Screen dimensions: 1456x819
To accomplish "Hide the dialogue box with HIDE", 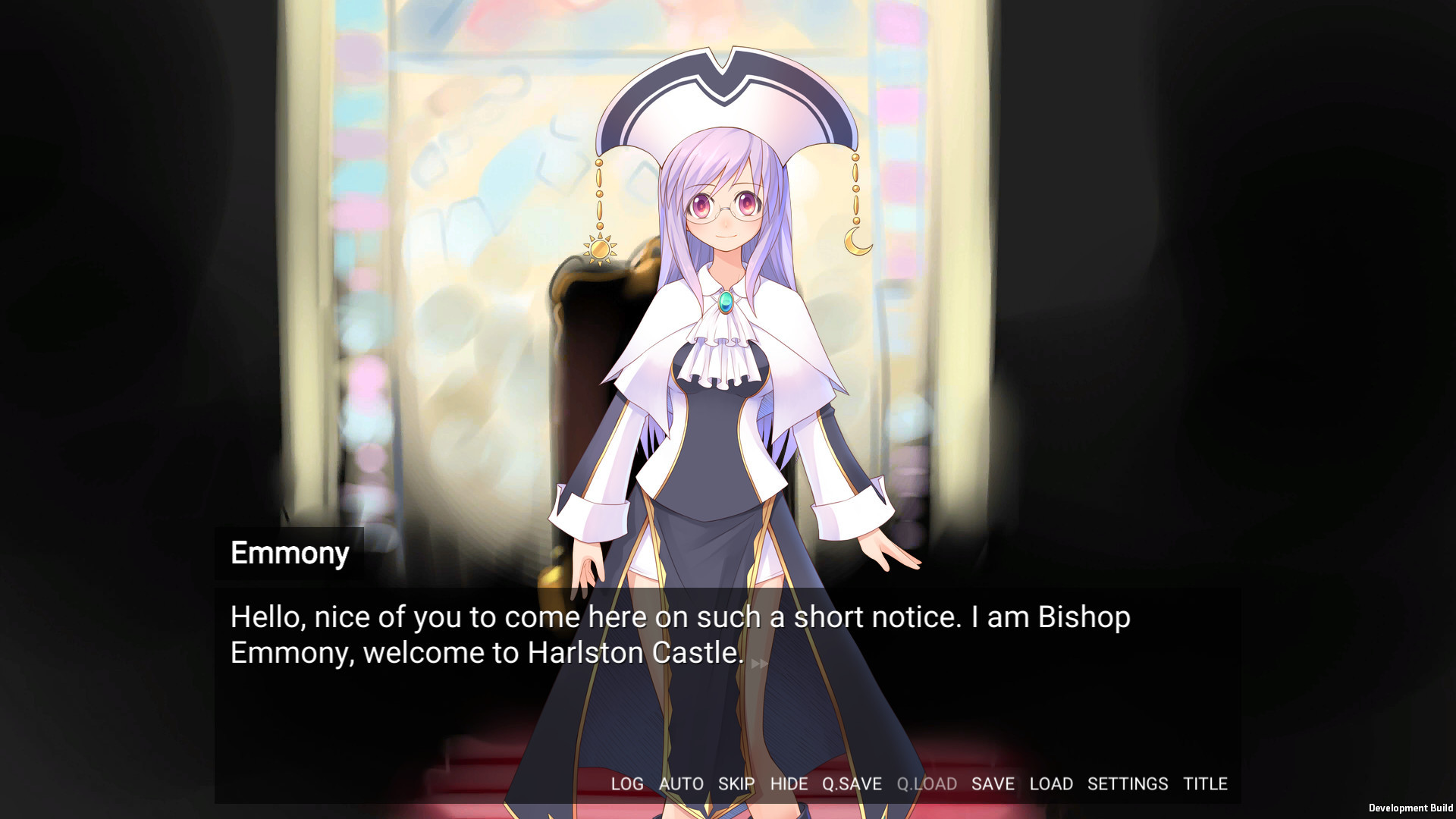I will click(x=789, y=784).
